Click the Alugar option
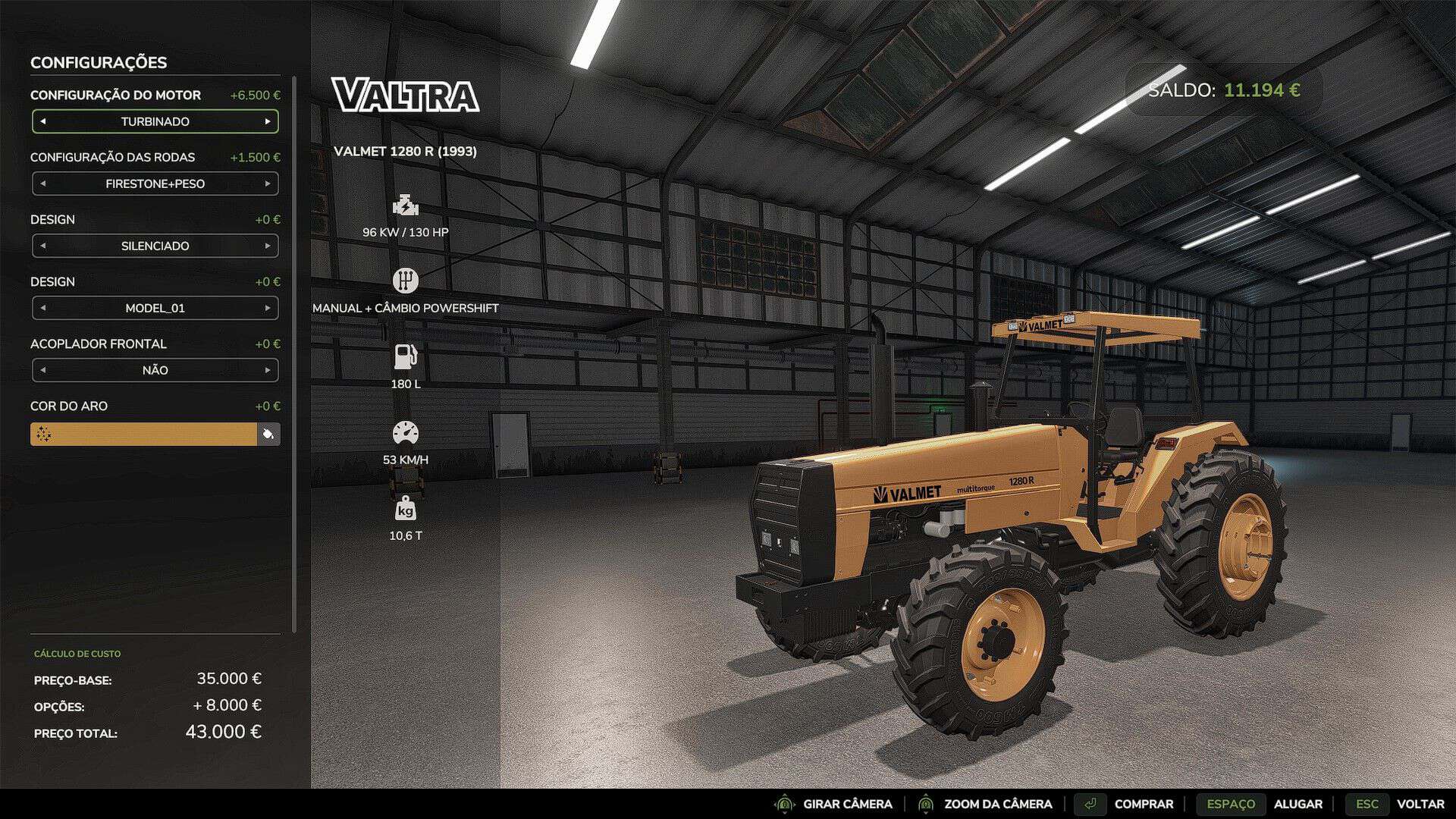The image size is (1456, 819). point(1299,804)
